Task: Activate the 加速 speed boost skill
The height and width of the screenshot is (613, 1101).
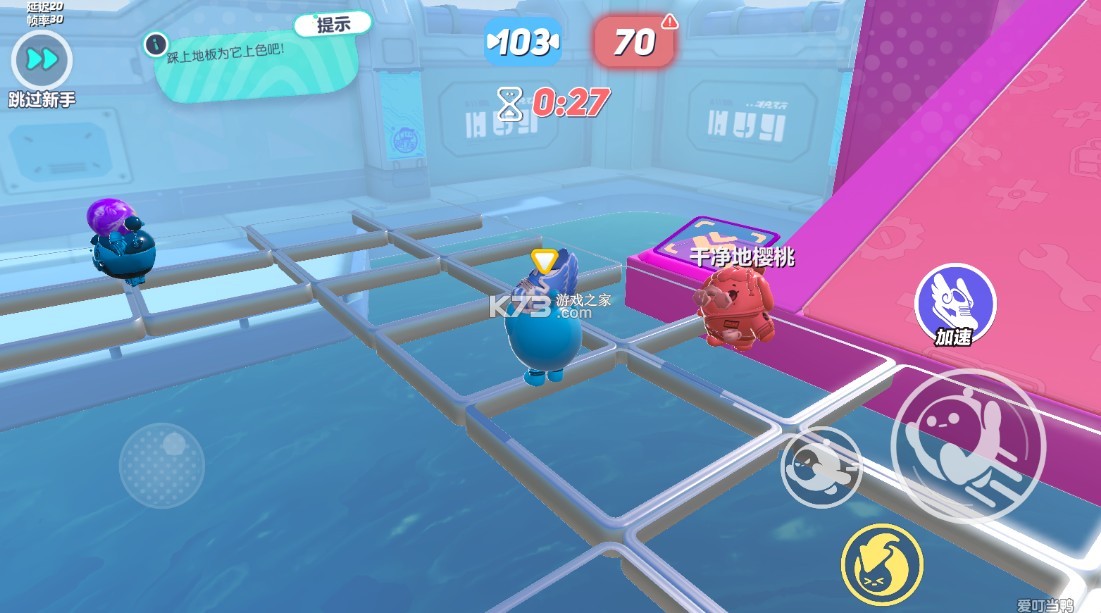Action: pyautogui.click(x=955, y=298)
